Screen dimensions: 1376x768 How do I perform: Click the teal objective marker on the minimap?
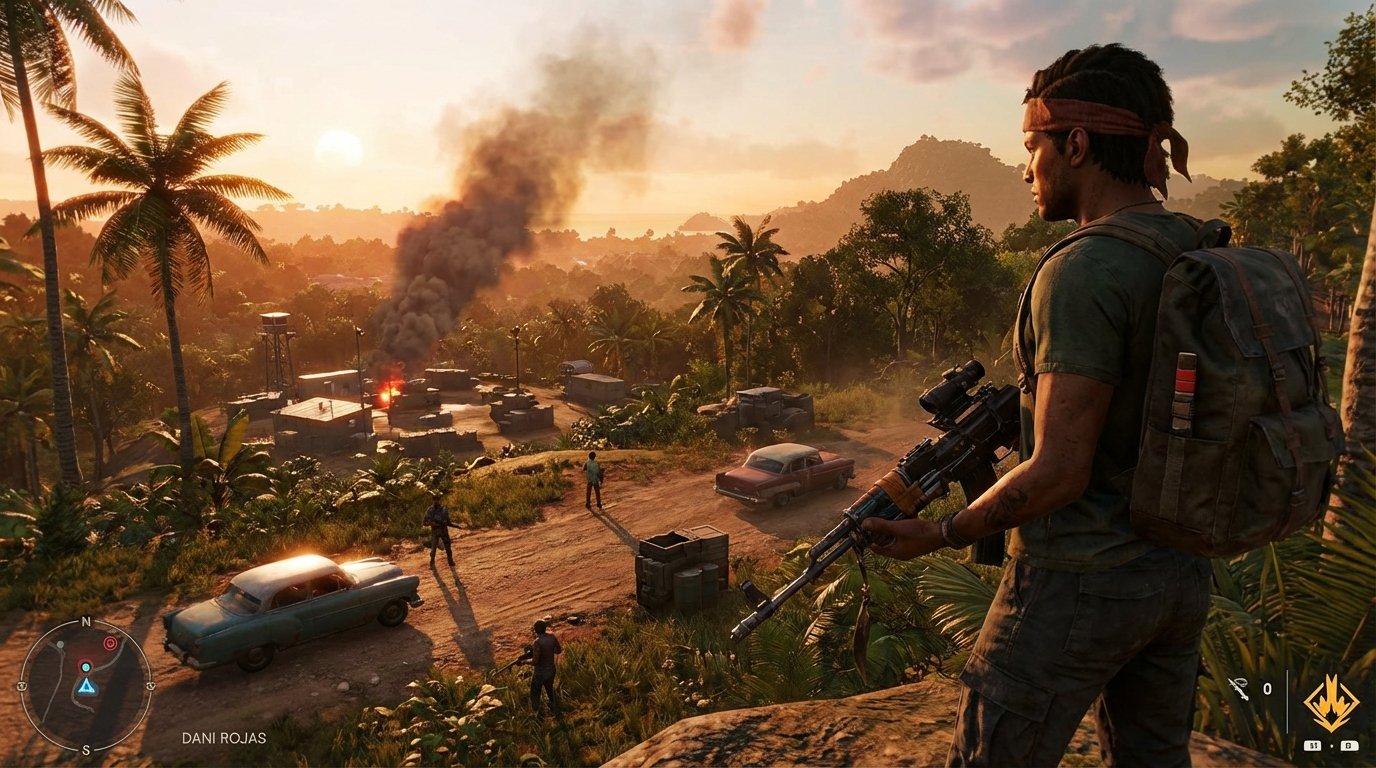(86, 667)
